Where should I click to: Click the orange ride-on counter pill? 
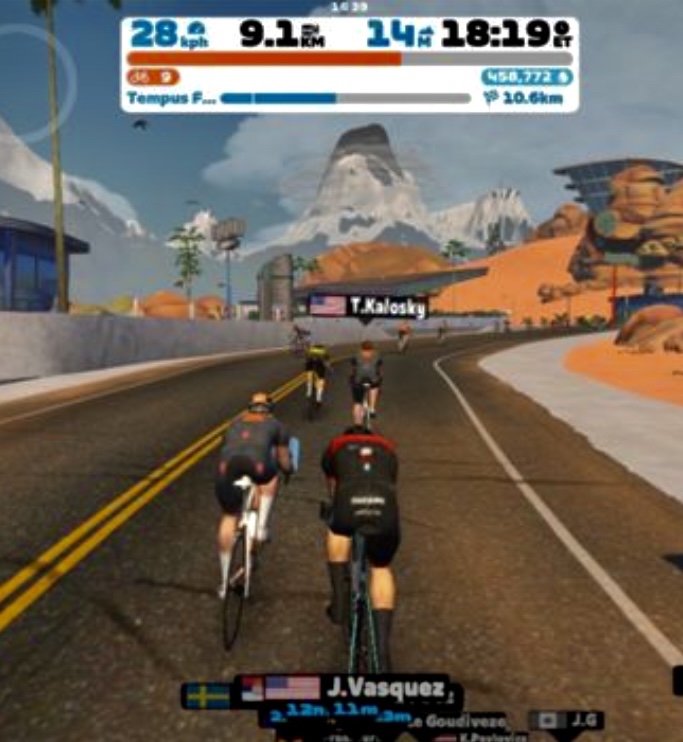(x=153, y=77)
